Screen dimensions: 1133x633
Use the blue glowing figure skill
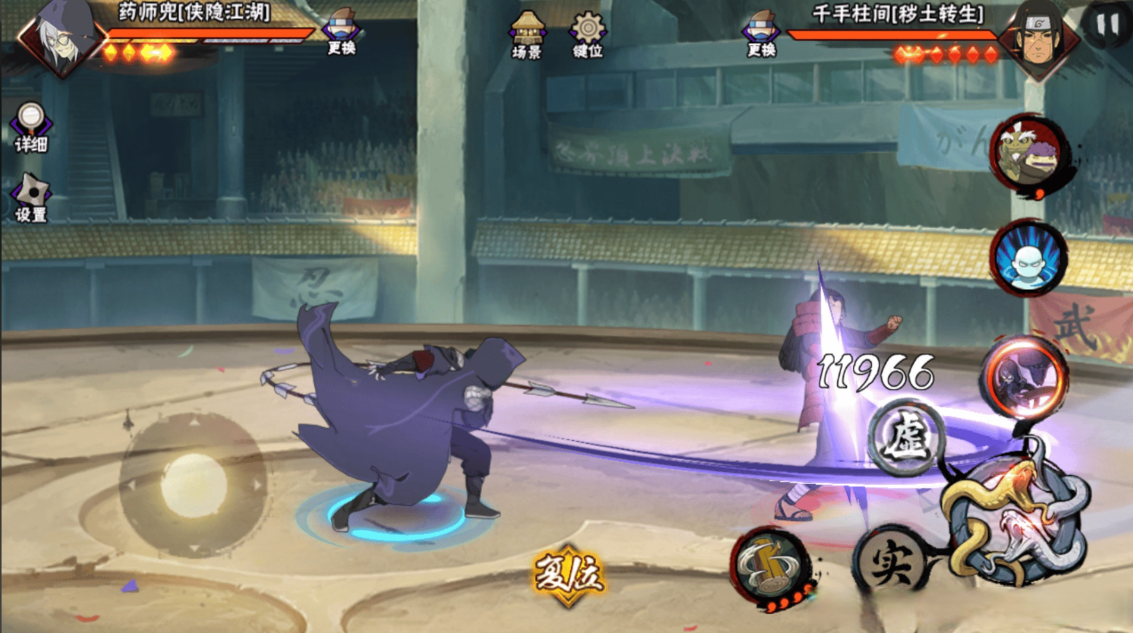[1028, 258]
